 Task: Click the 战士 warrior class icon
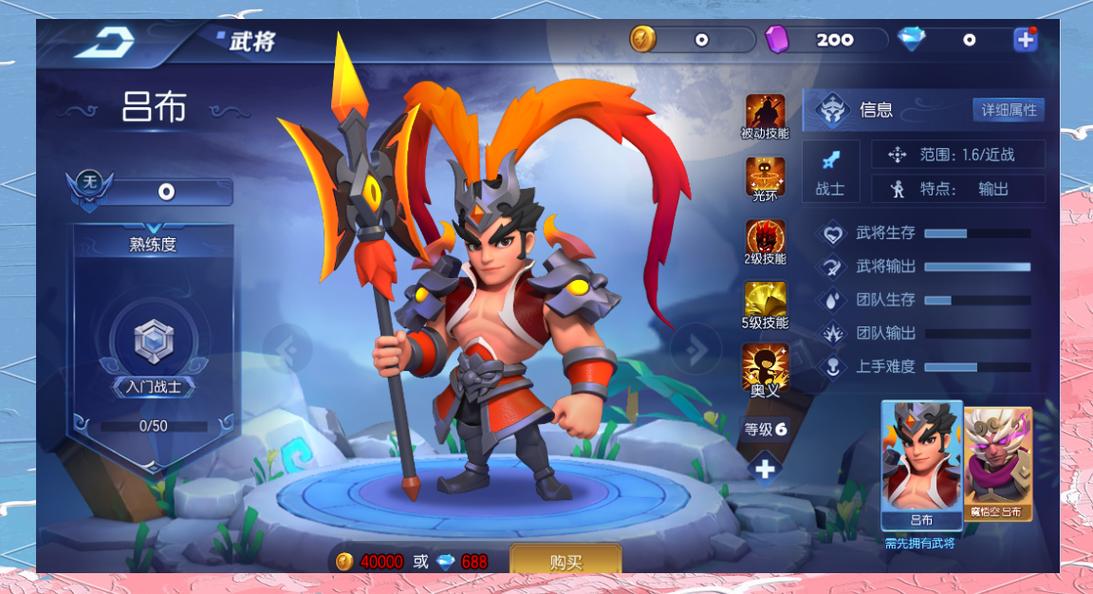(830, 171)
